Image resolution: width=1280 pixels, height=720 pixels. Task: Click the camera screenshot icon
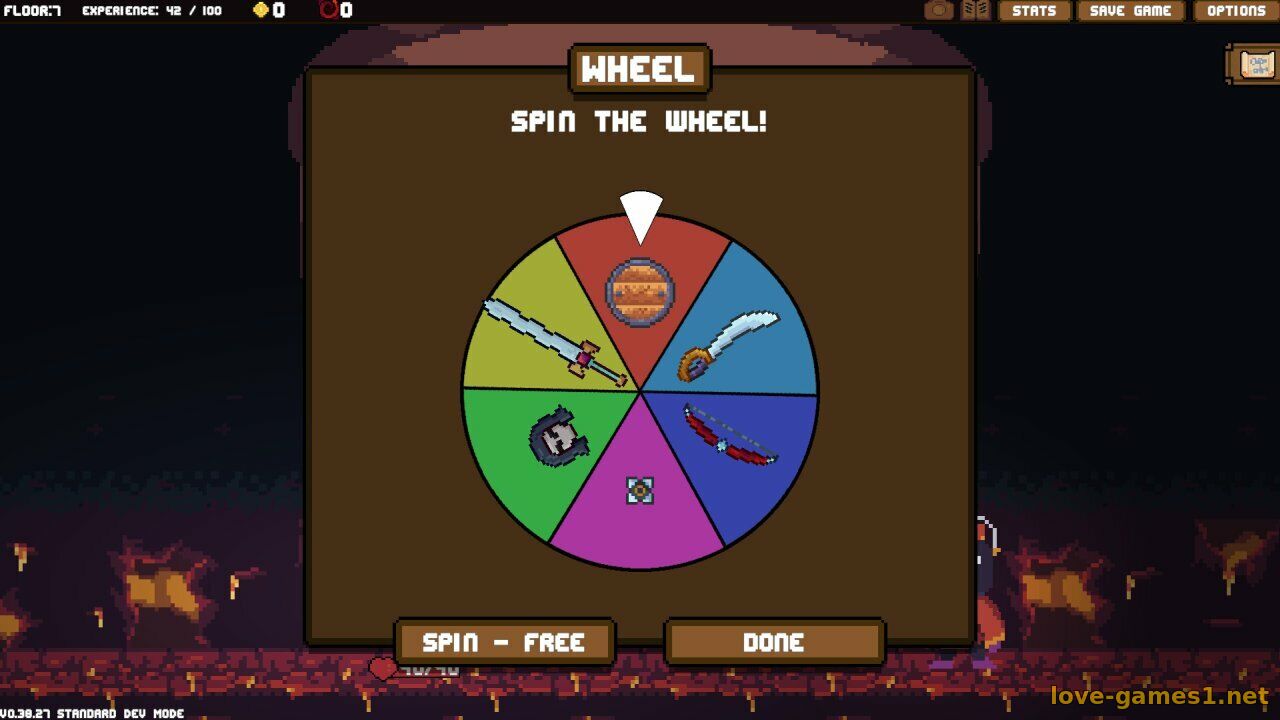[x=938, y=11]
